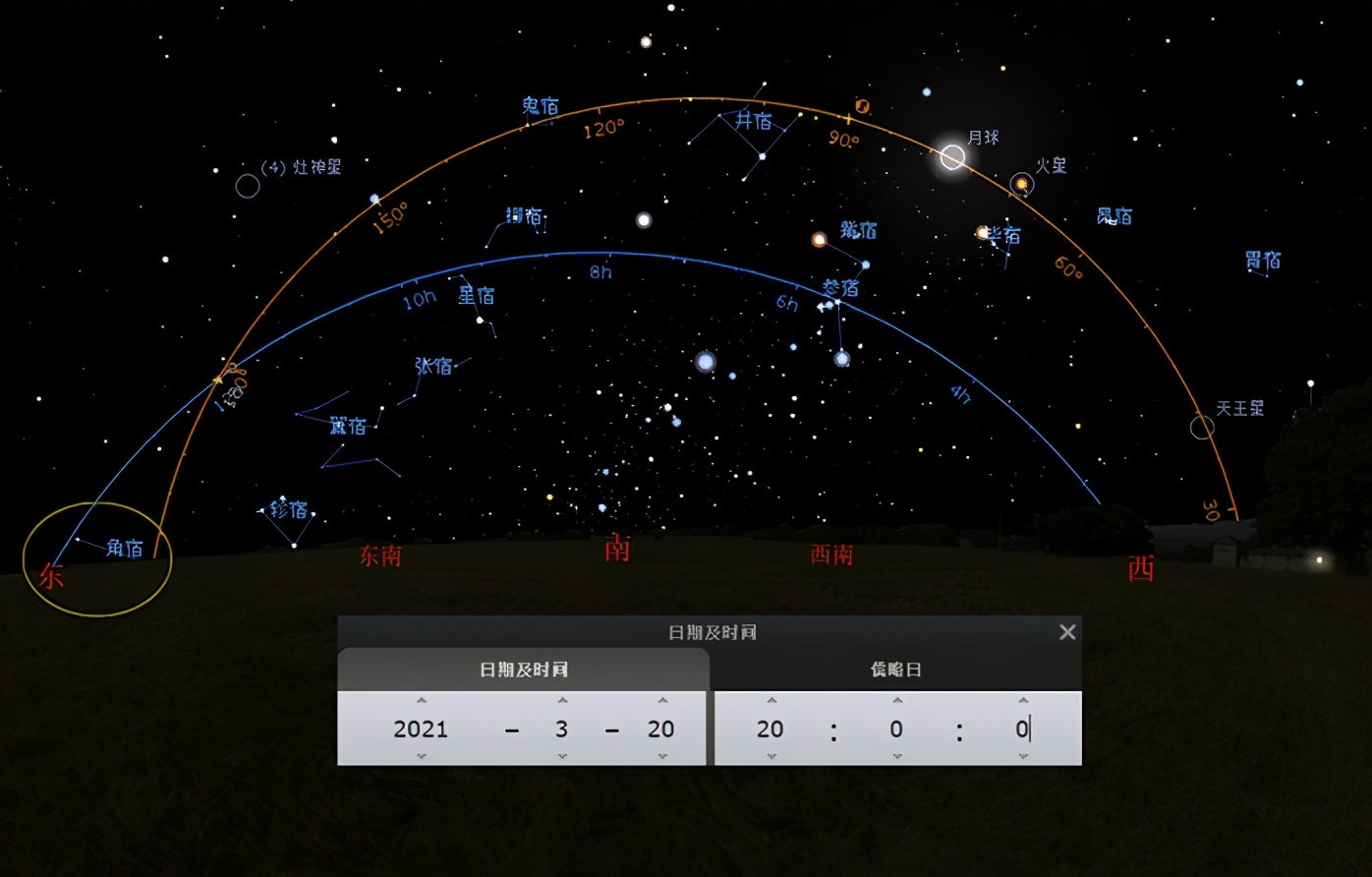Decrease the day with its down arrow
1372x877 pixels.
662,756
